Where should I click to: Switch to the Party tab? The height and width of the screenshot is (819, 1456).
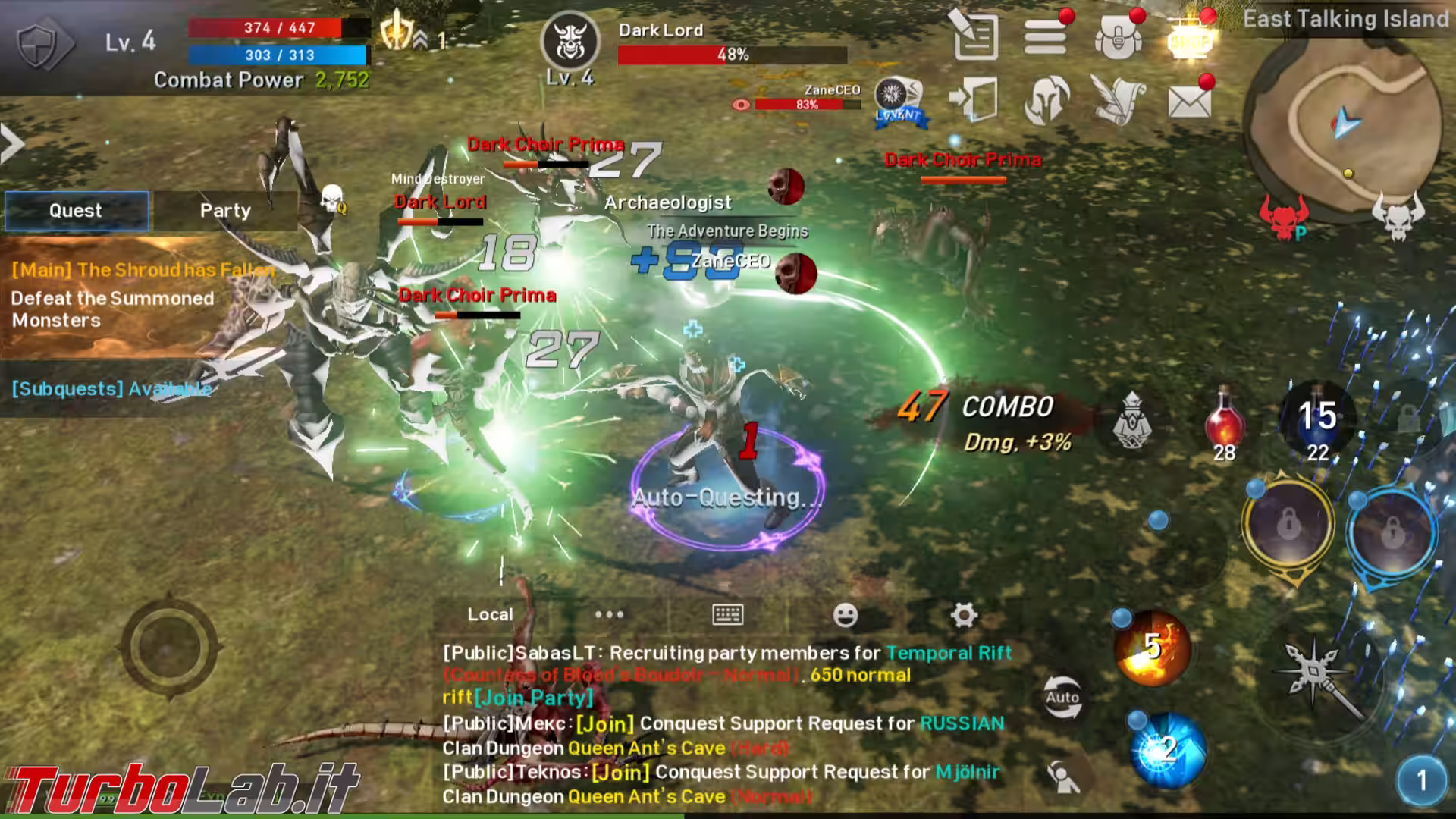225,211
